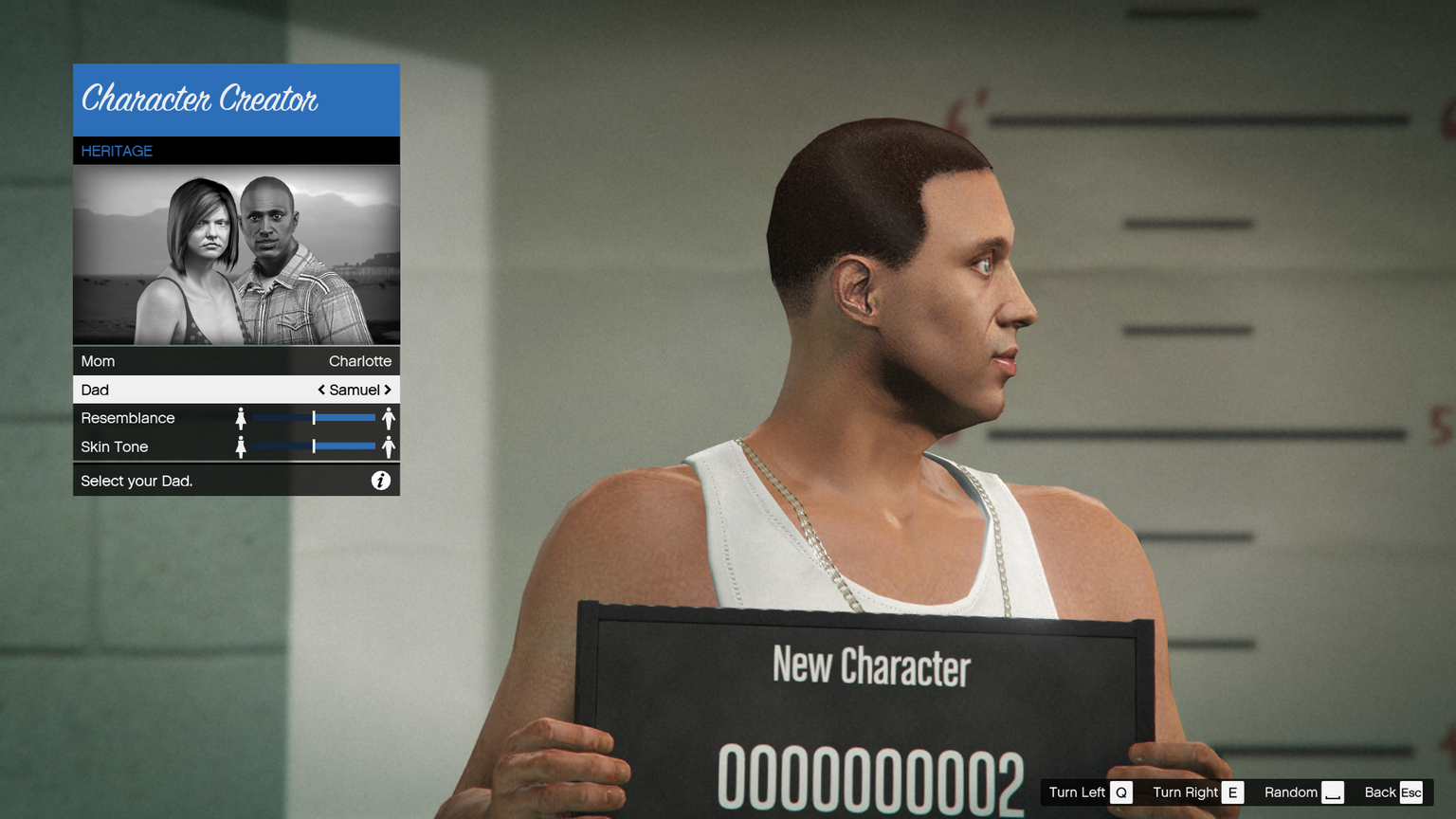Screen dimensions: 1456x819
Task: Select the Resemblance row label
Action: click(x=128, y=418)
